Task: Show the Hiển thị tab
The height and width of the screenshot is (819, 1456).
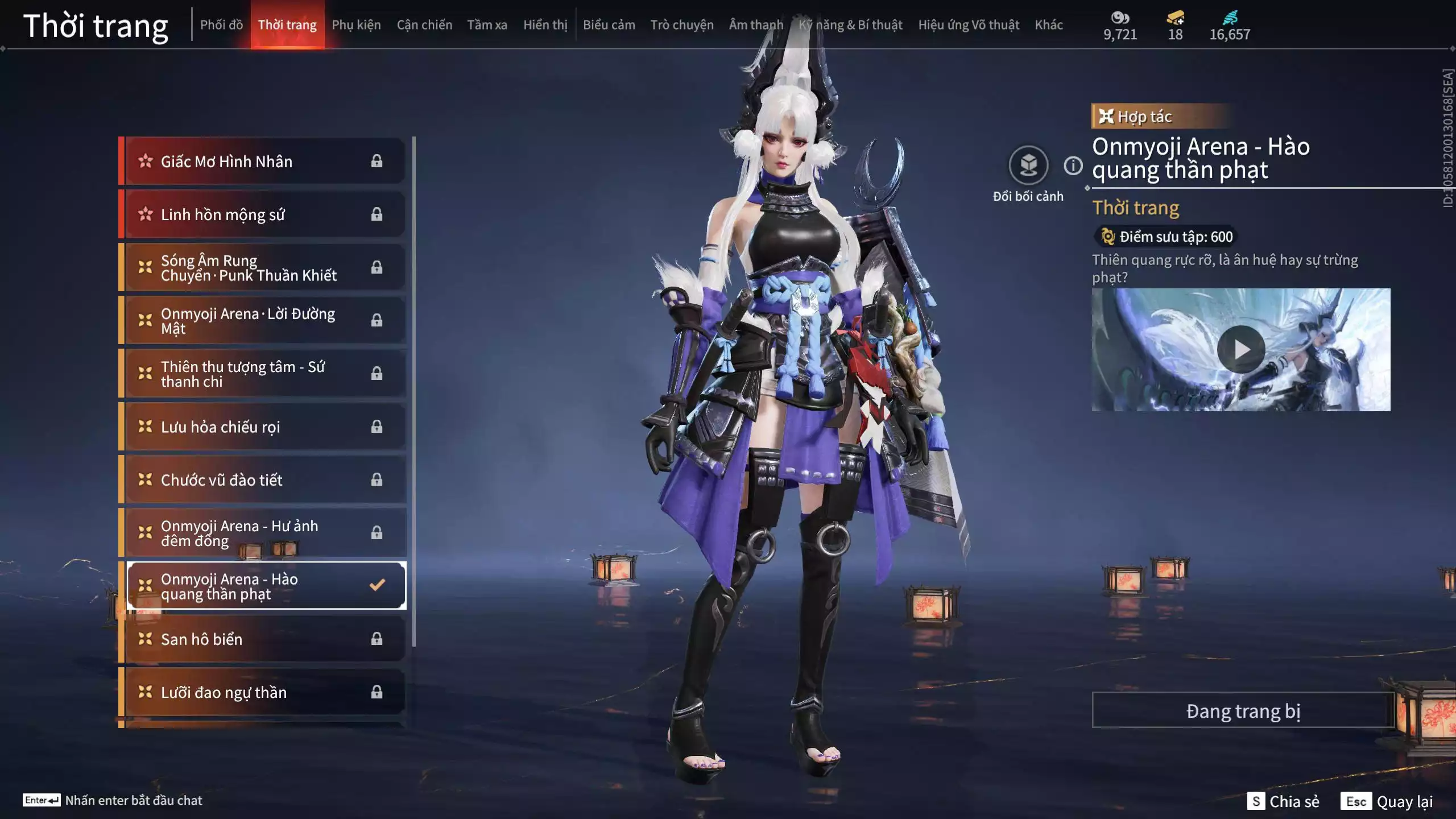Action: tap(545, 25)
